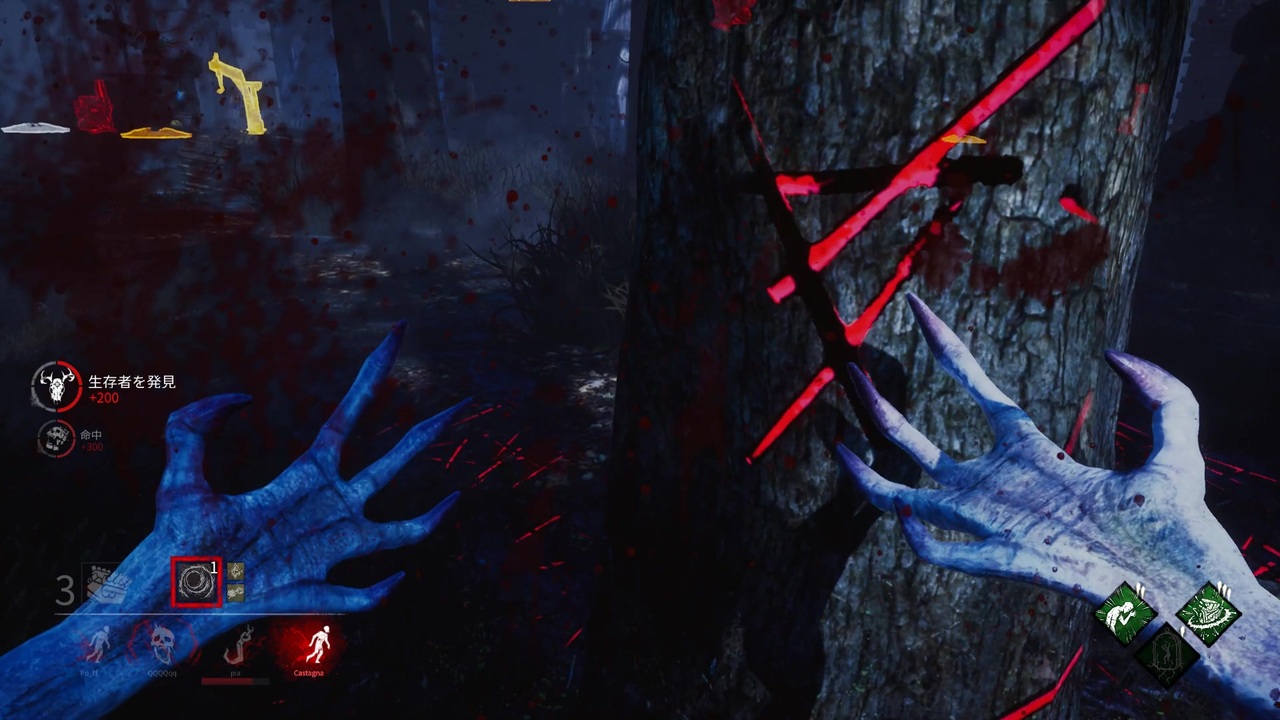Click the middle cage-themed perk icon

pyautogui.click(x=1167, y=656)
